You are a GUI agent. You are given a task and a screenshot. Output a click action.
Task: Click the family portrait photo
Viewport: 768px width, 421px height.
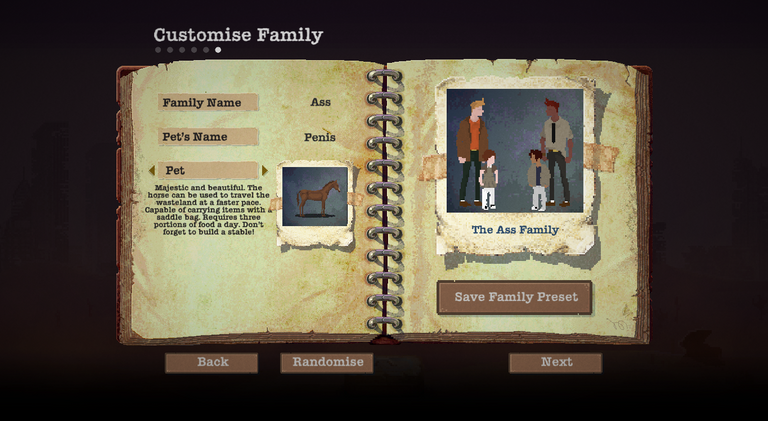click(514, 150)
